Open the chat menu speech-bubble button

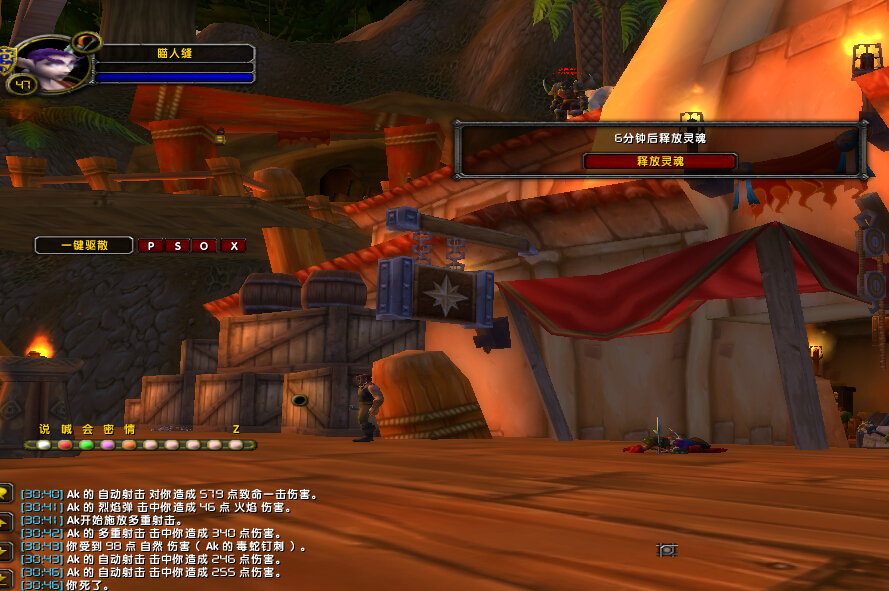click(x=5, y=493)
